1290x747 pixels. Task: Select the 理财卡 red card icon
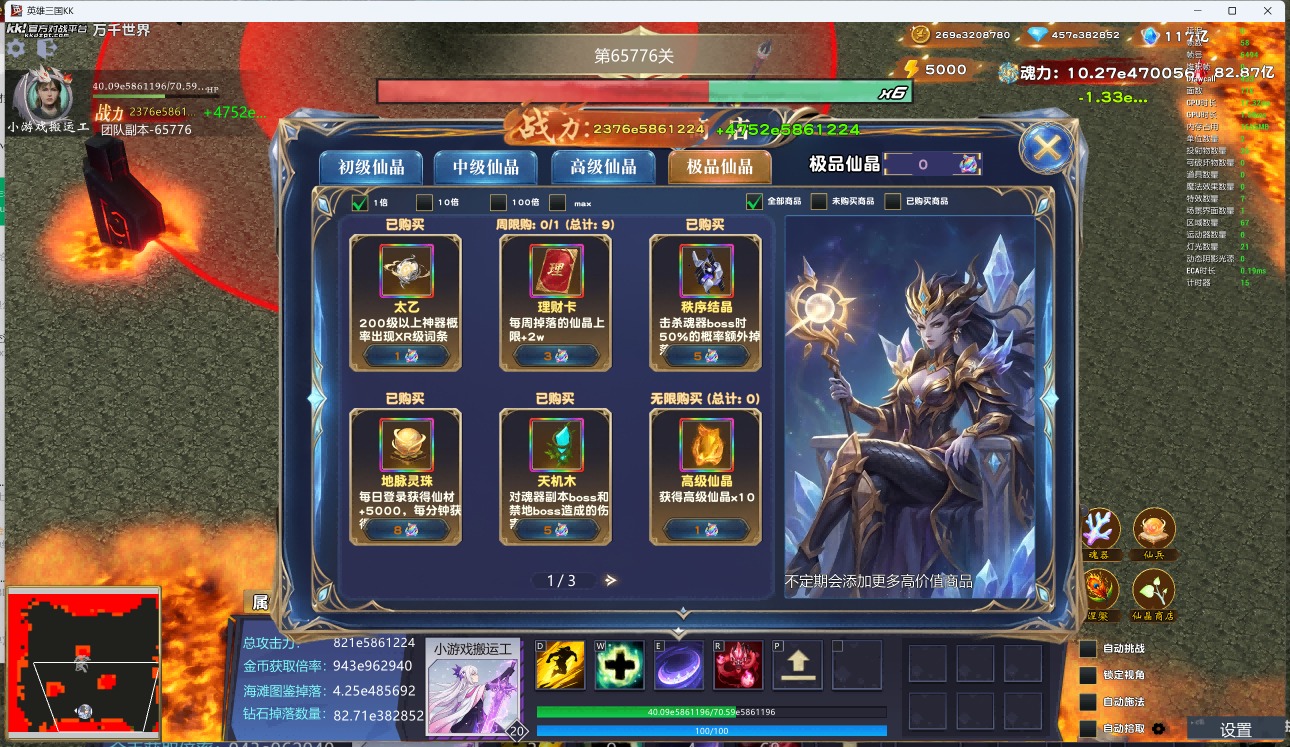pyautogui.click(x=555, y=271)
